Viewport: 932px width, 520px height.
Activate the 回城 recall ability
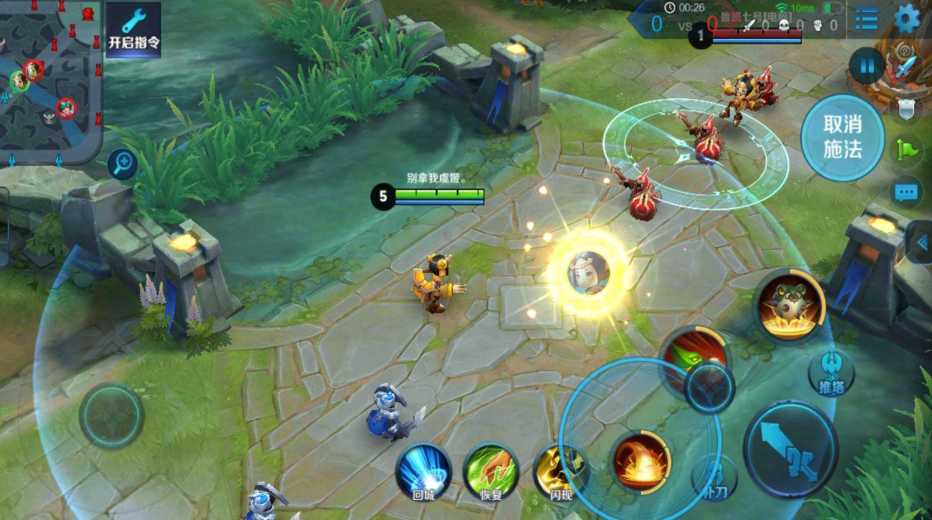(423, 470)
